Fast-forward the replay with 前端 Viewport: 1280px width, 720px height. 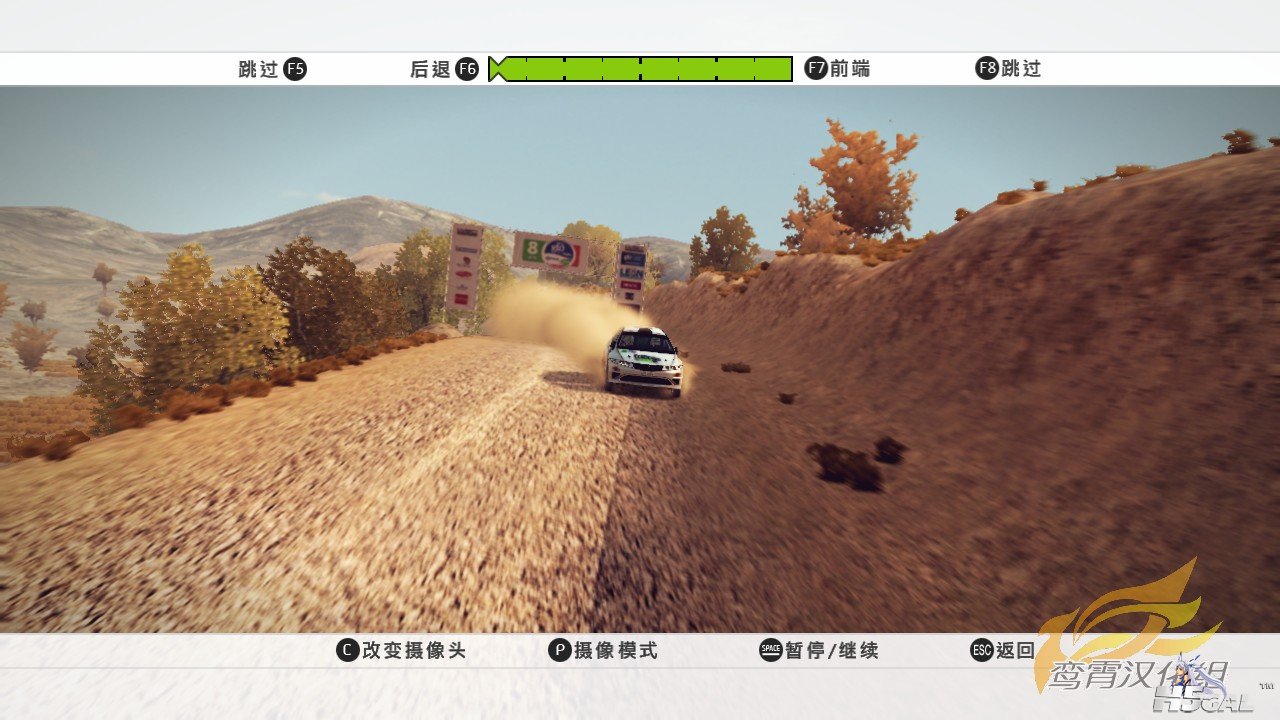pyautogui.click(x=837, y=69)
